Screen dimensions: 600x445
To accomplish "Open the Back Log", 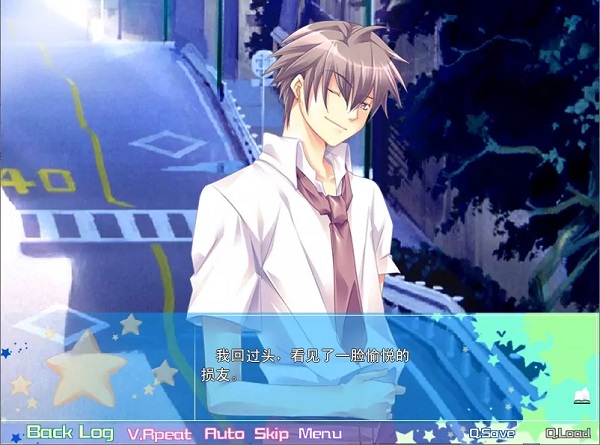I will point(70,433).
